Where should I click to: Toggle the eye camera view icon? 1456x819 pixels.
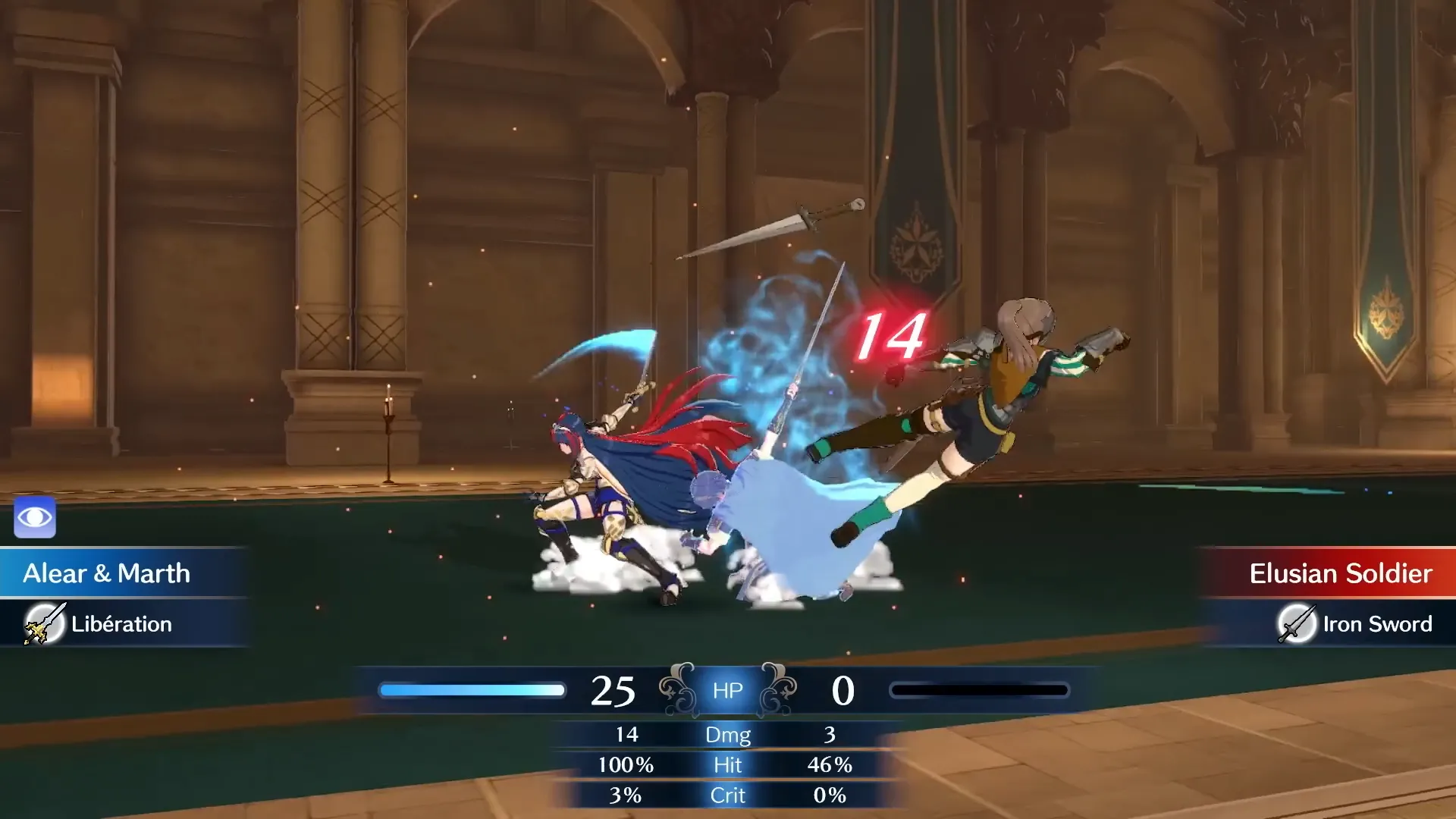coord(35,518)
